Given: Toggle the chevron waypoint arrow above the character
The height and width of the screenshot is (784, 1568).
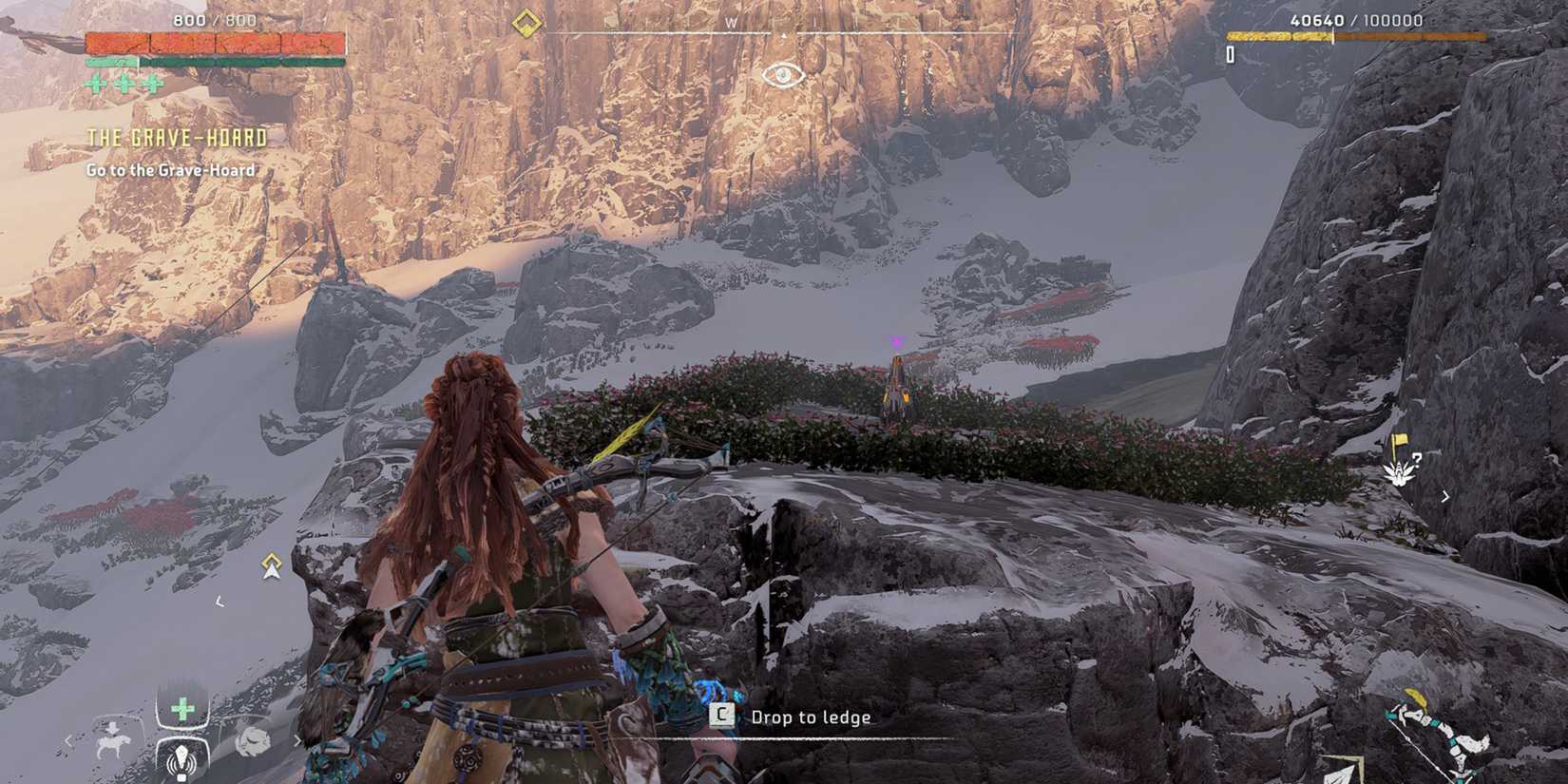Looking at the screenshot, I should click(x=269, y=565).
